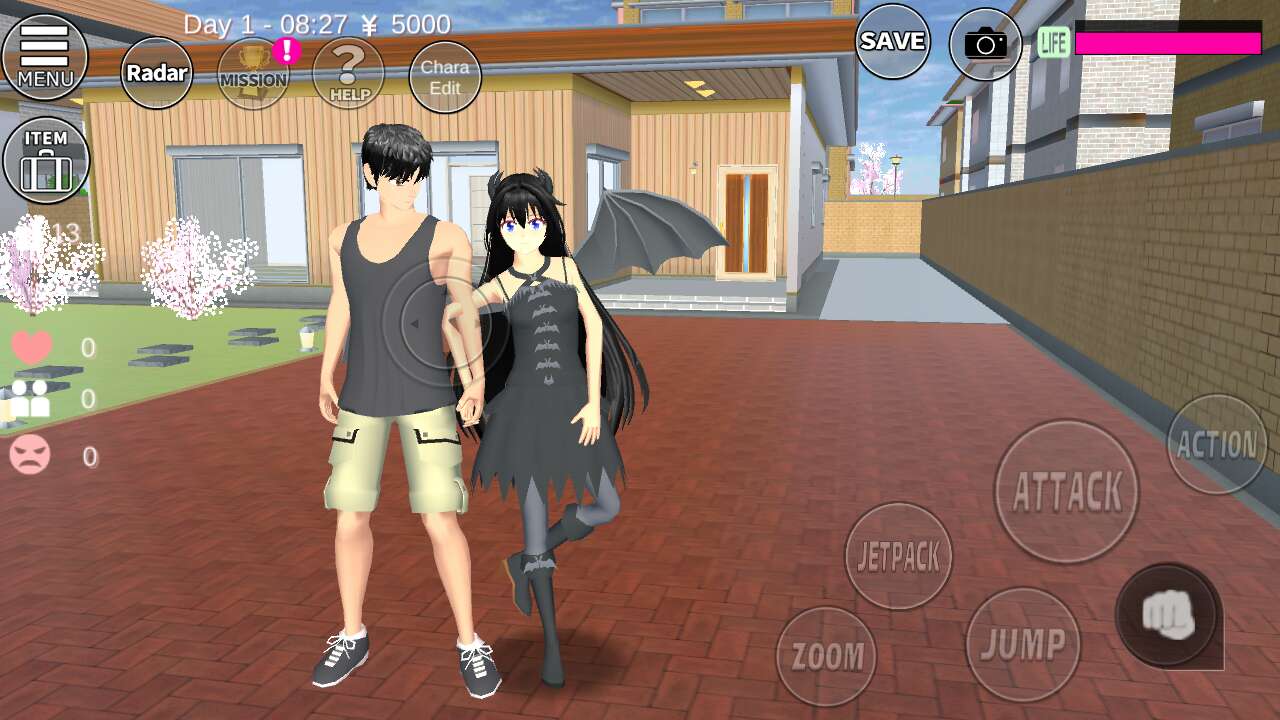Open the MENU button

(x=45, y=57)
